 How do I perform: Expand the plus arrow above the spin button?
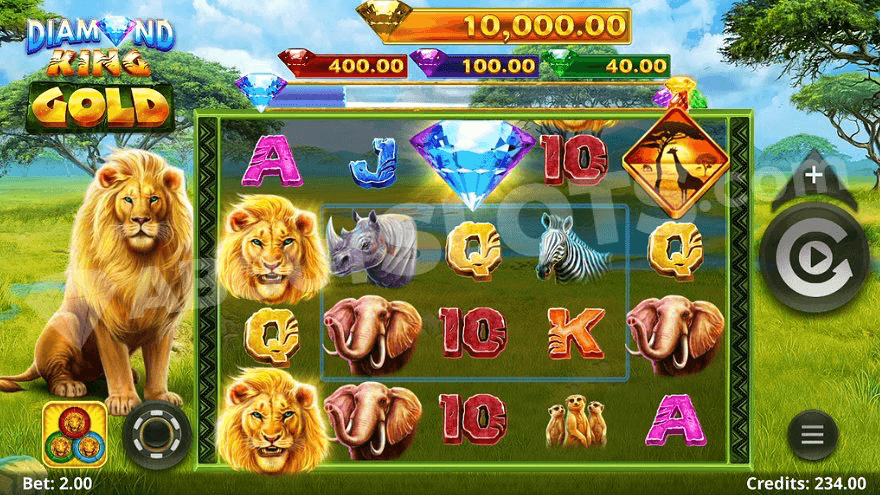813,178
